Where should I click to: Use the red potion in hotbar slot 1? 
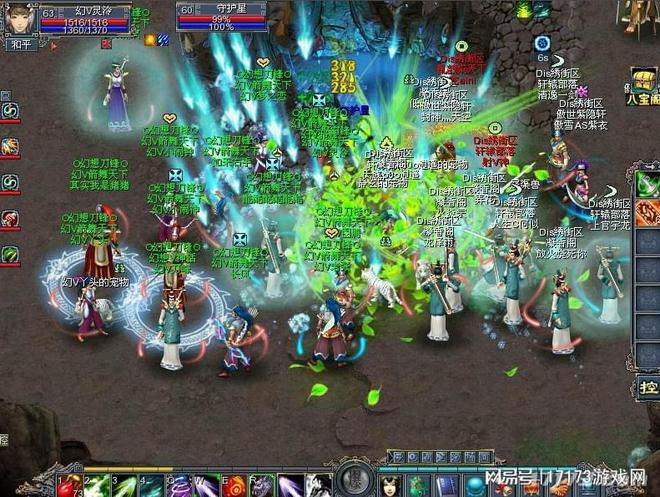69,485
